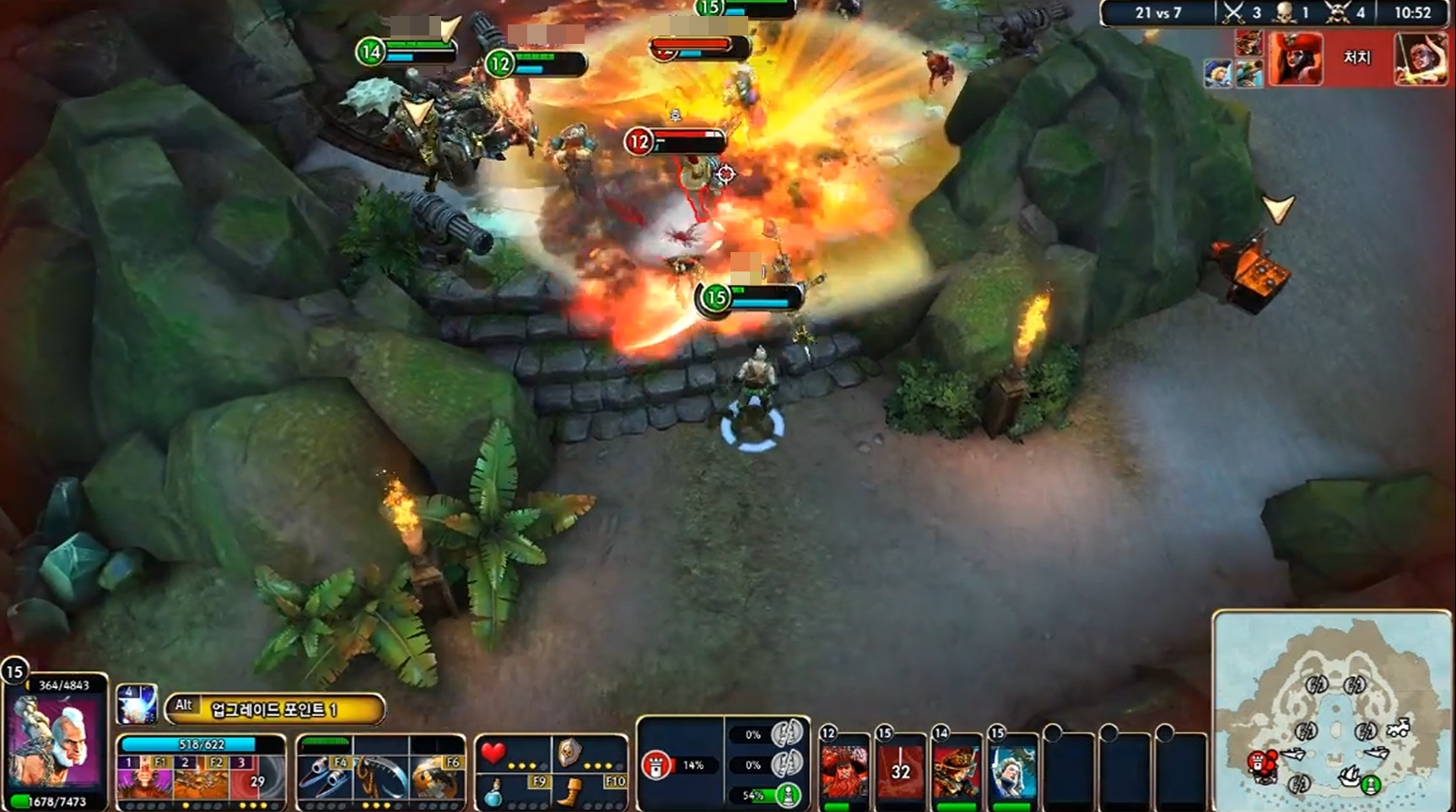The height and width of the screenshot is (812, 1456).
Task: Select the blue-haired level 15 teammate card
Action: pos(1012,771)
